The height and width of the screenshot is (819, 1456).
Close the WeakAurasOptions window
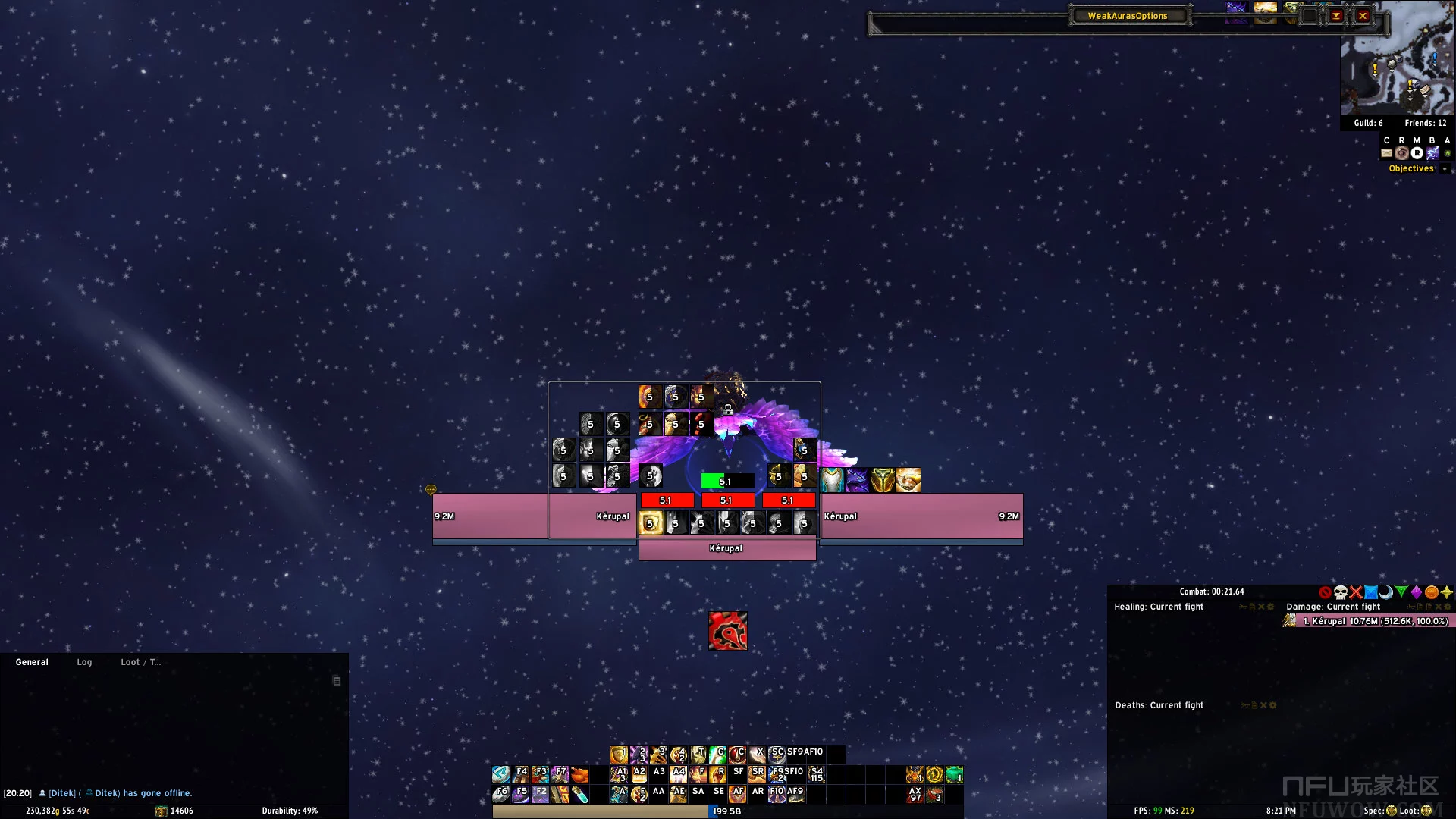(x=1363, y=16)
